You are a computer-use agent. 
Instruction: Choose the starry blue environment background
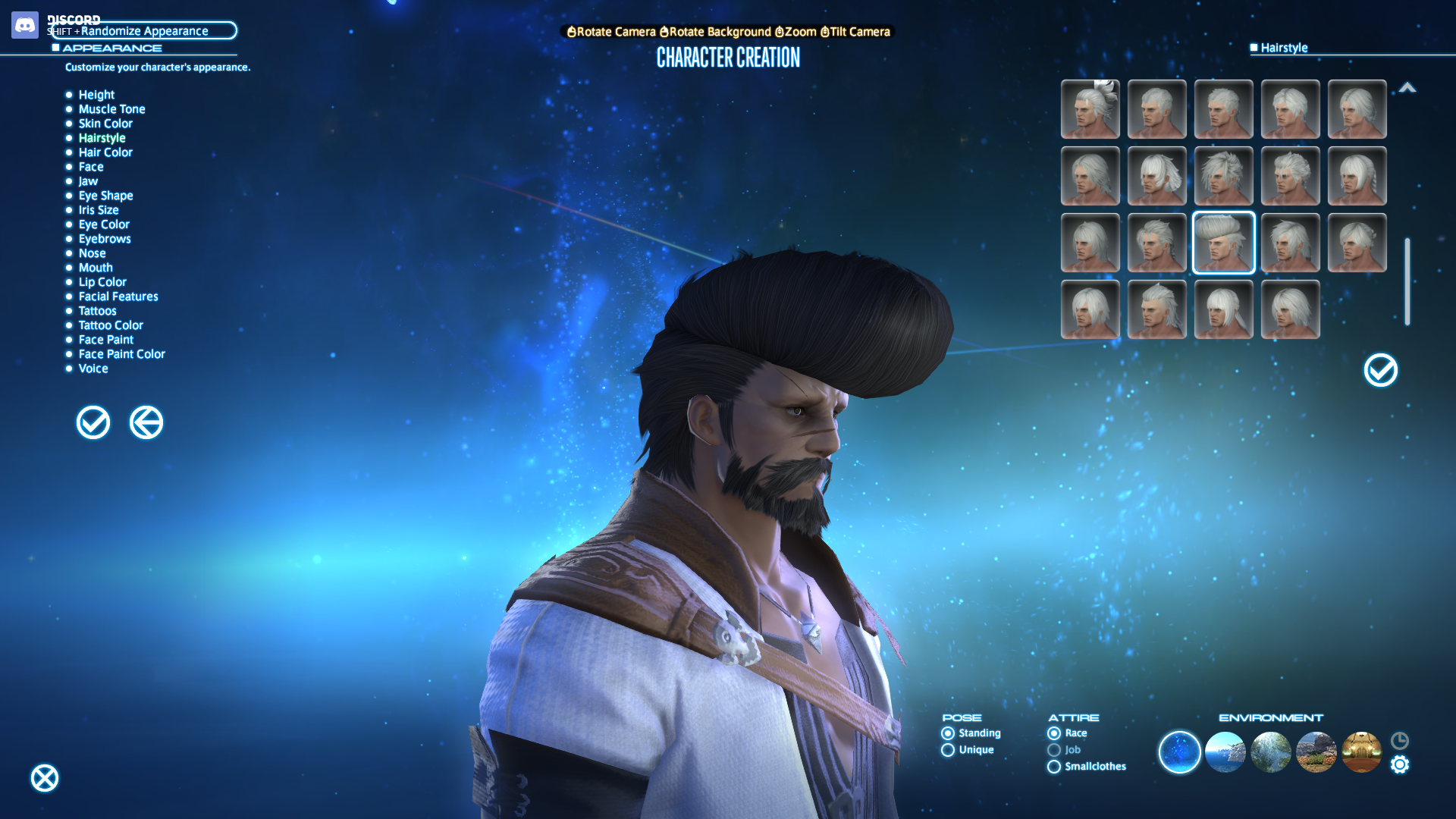coord(1179,752)
